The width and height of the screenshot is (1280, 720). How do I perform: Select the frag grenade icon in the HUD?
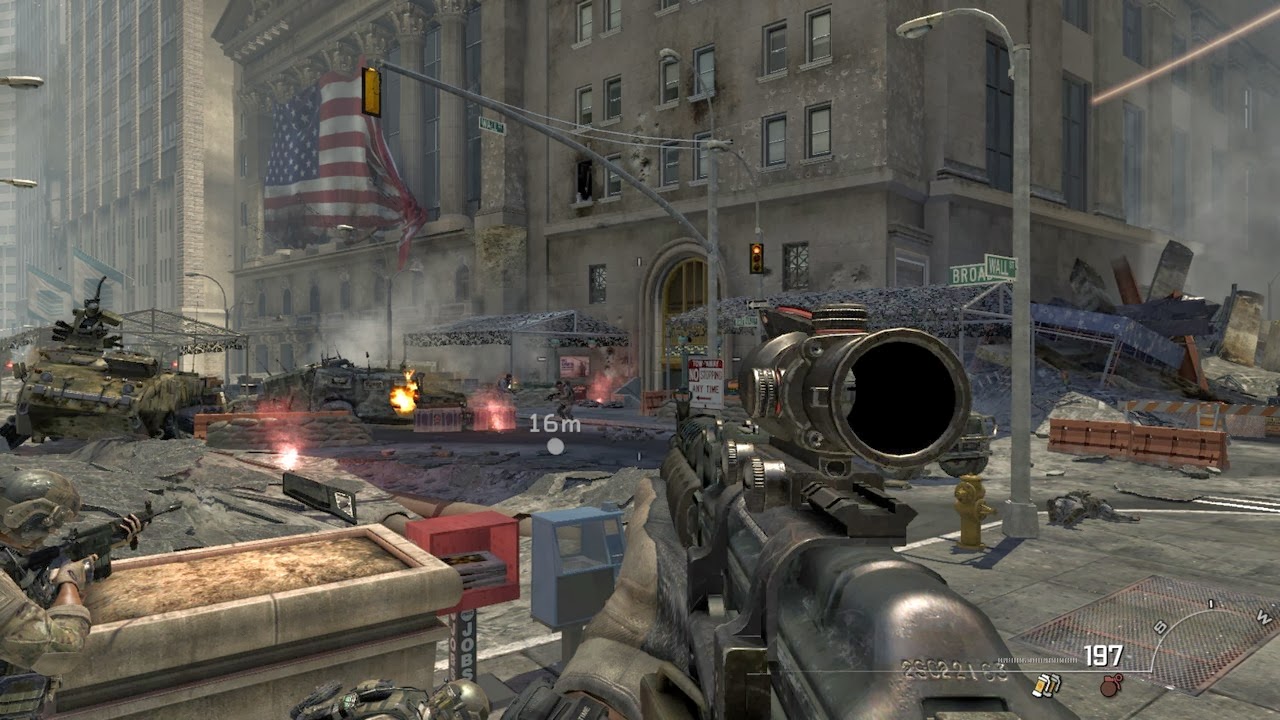tap(1110, 686)
